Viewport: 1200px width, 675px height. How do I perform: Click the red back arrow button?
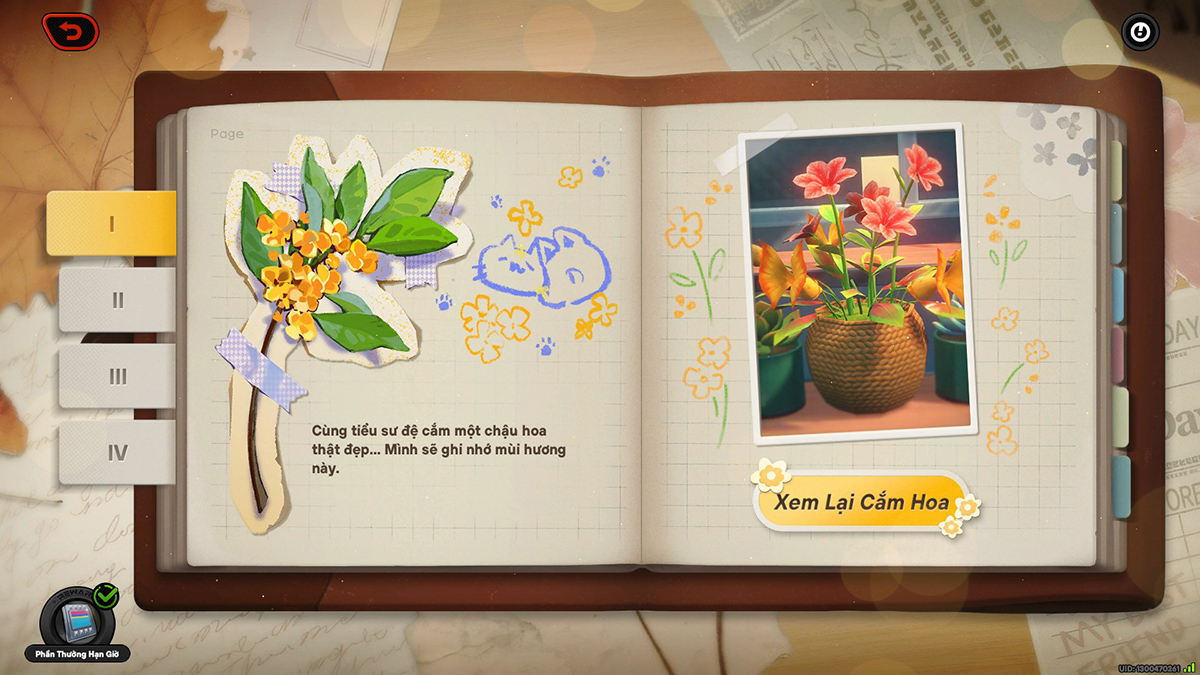tap(70, 32)
